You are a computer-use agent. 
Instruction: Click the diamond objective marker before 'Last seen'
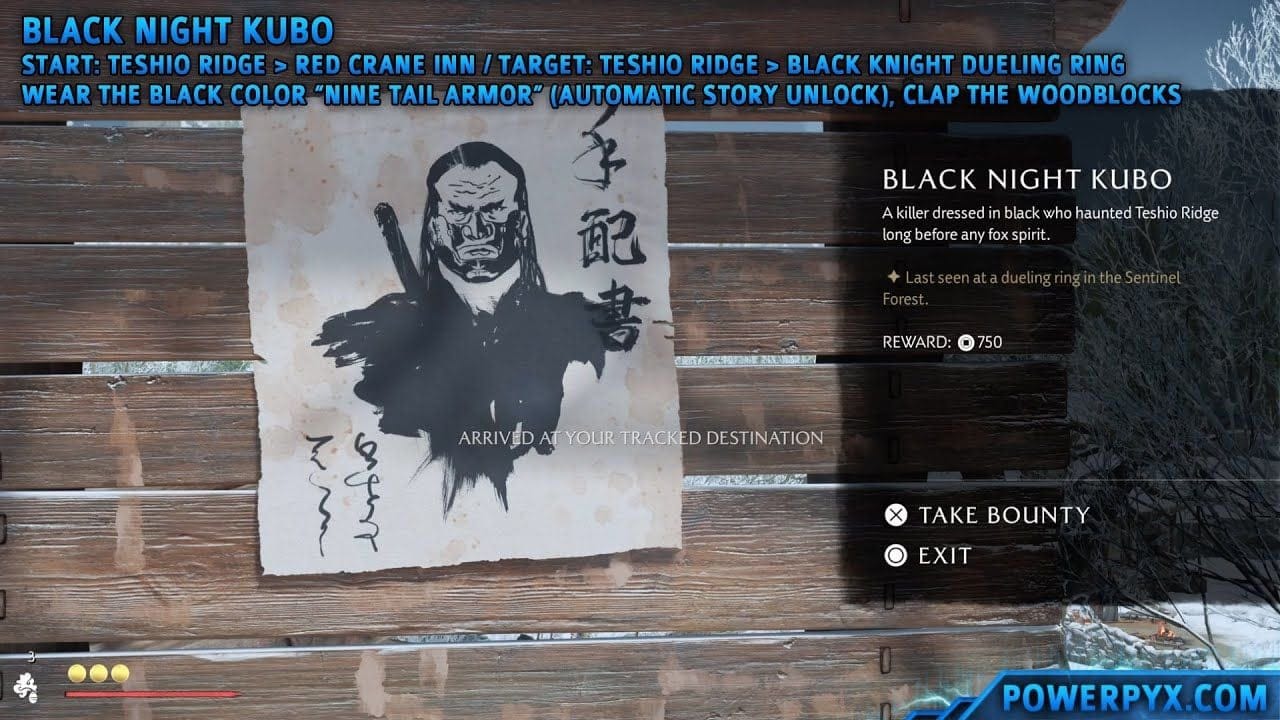pyautogui.click(x=895, y=277)
